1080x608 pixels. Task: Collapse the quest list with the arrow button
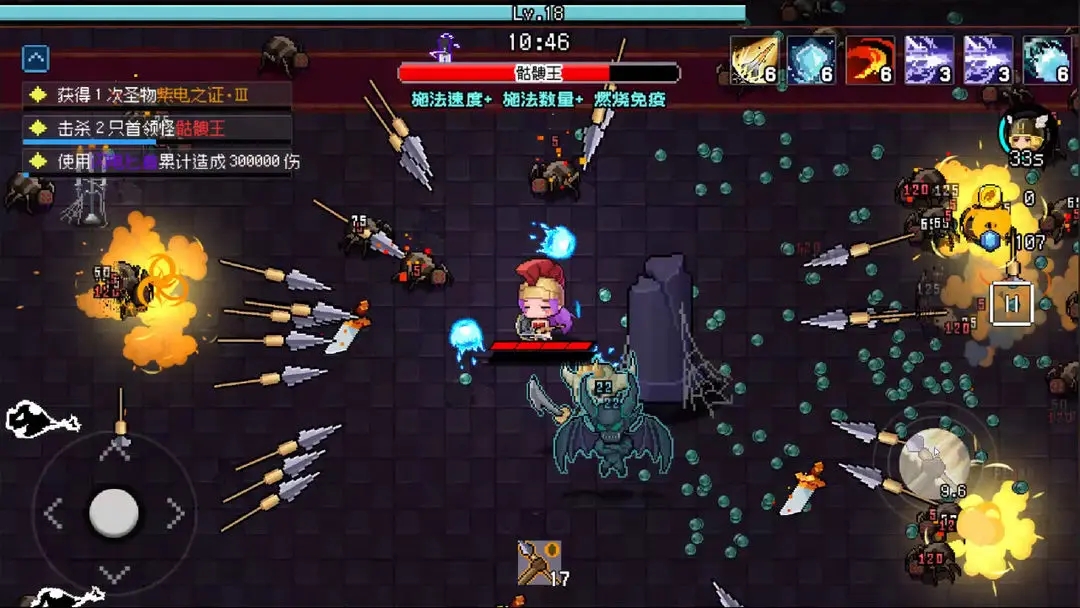36,59
